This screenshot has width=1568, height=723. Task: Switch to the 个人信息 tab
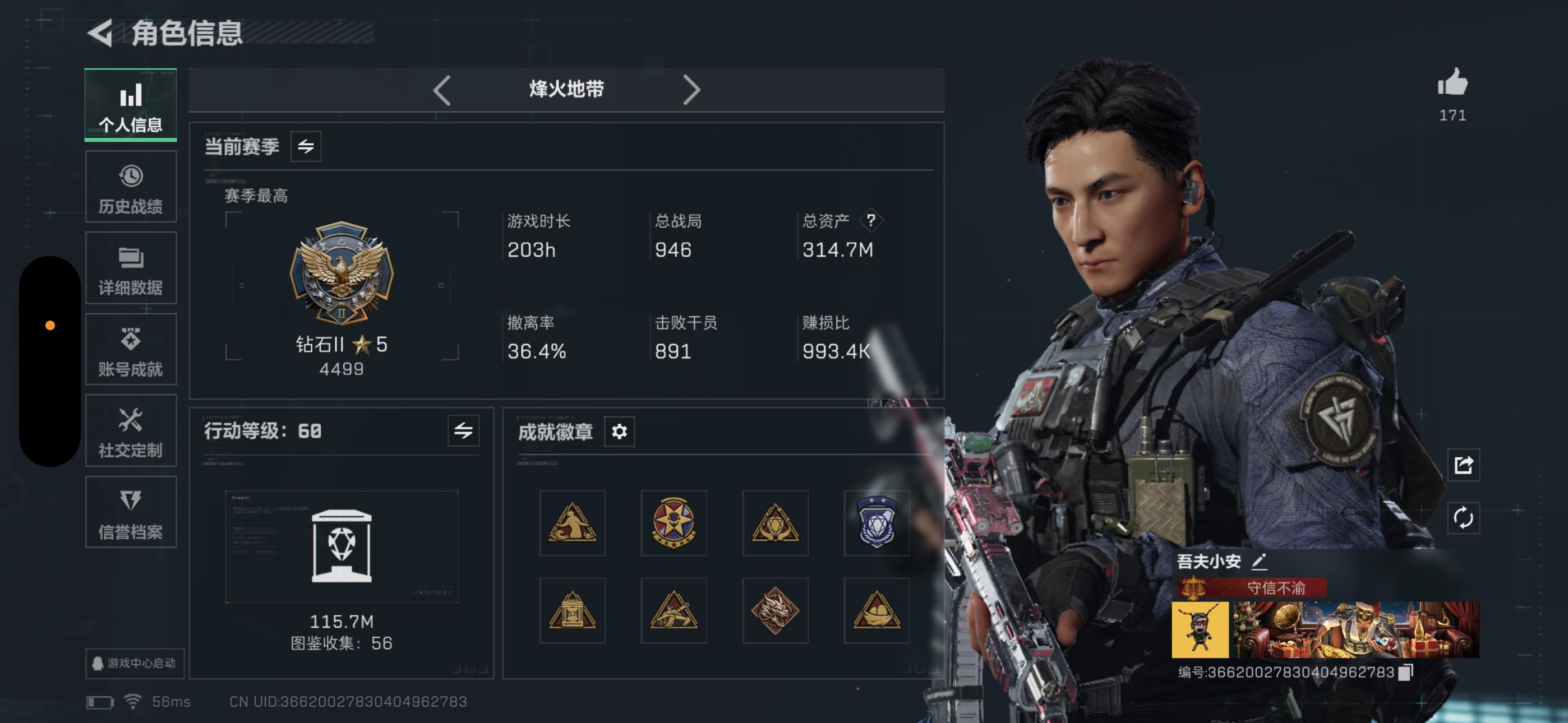point(130,105)
